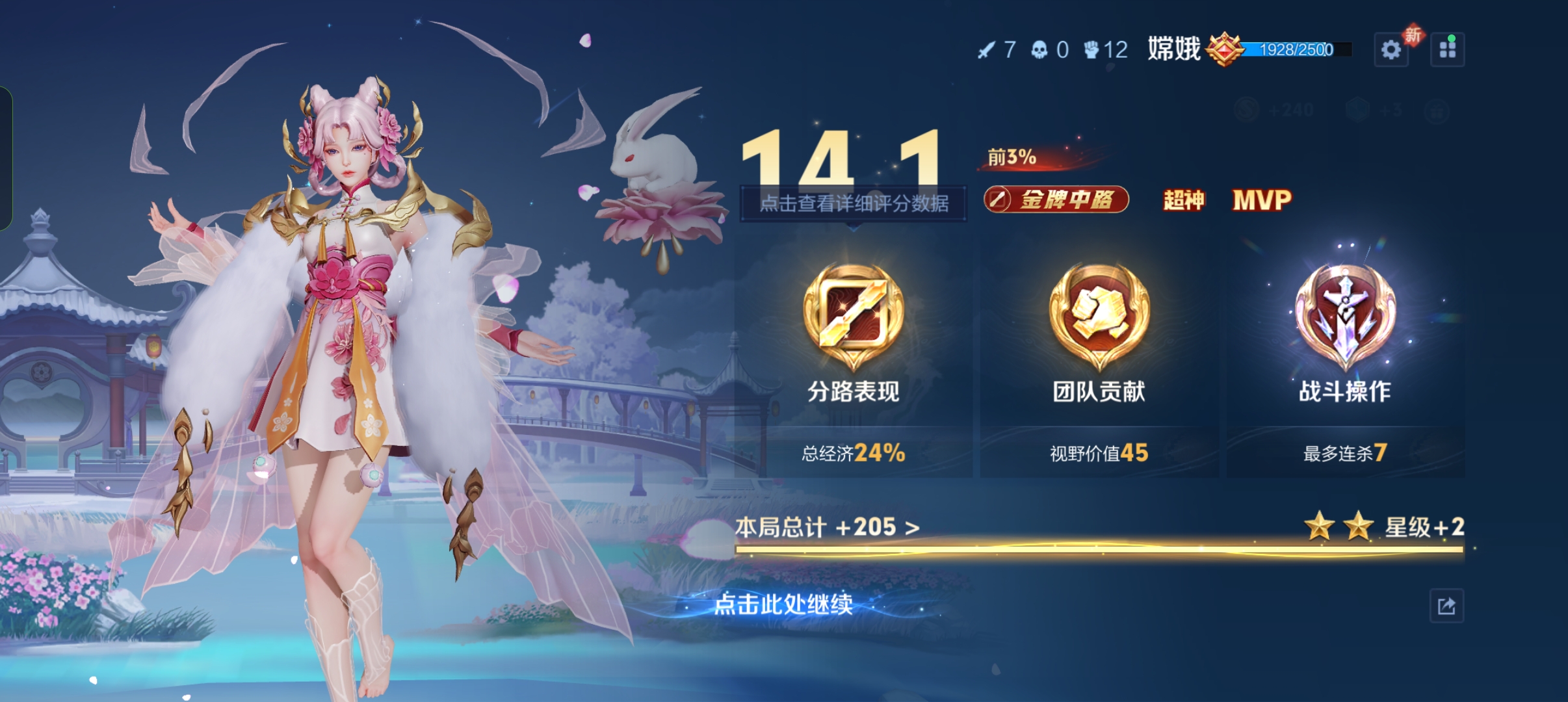Select the 战斗操作 combat operation badge
Screen dimensions: 1568x702
tap(1345, 318)
